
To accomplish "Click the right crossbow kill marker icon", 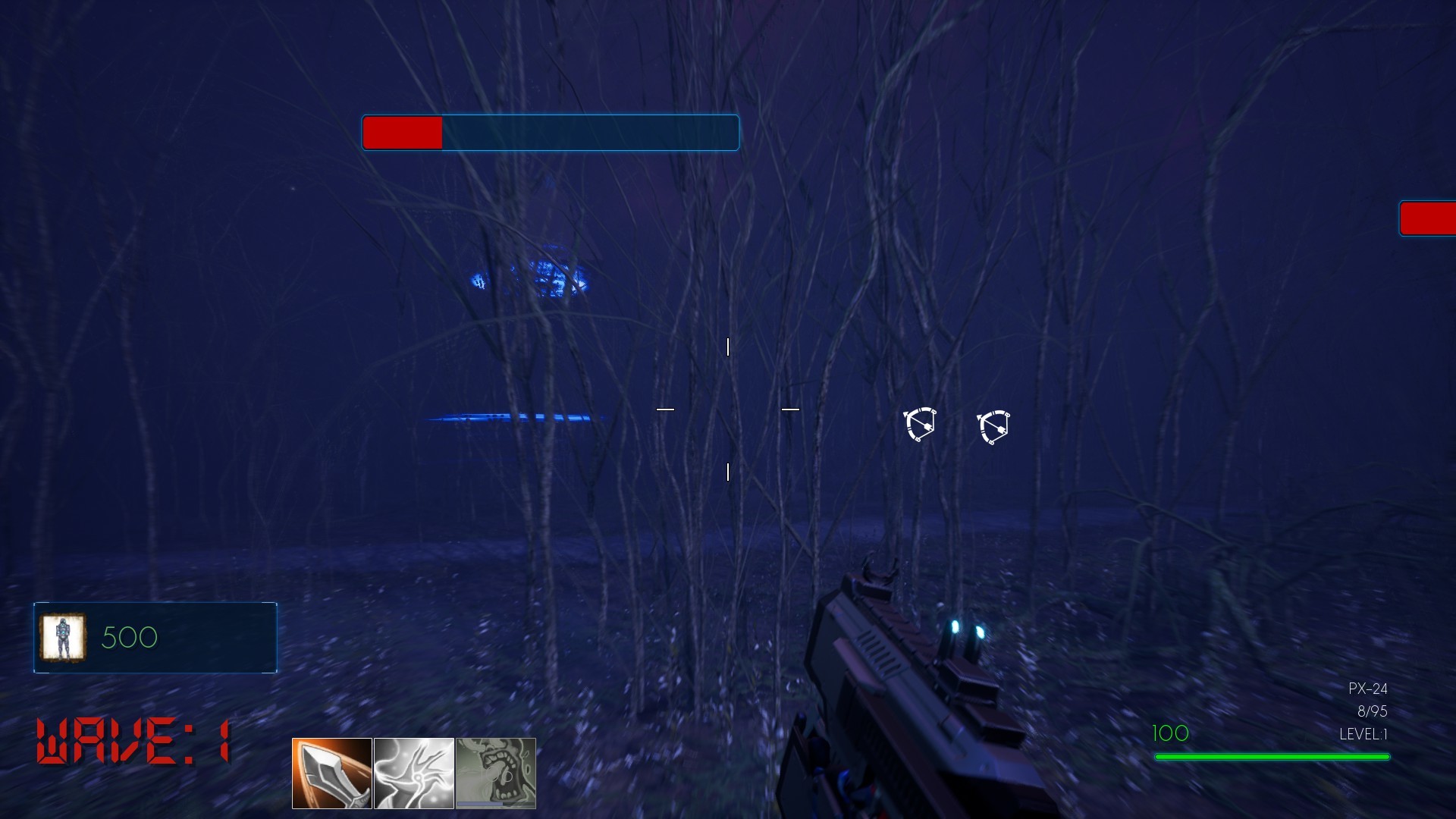I will [994, 425].
